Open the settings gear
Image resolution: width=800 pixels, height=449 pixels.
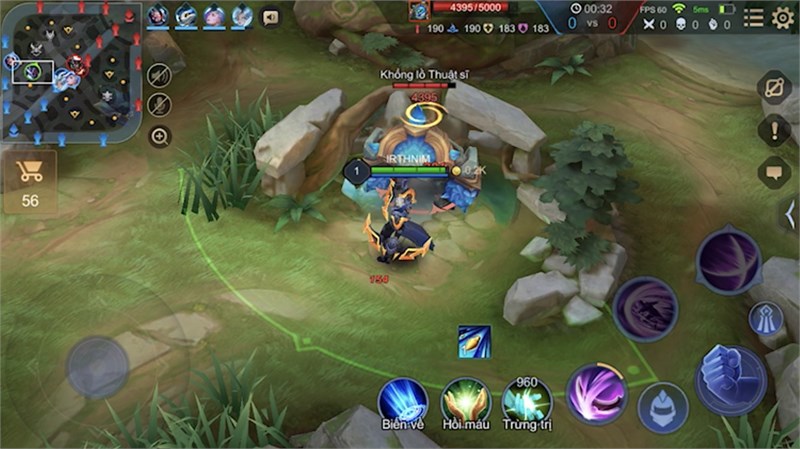point(782,17)
